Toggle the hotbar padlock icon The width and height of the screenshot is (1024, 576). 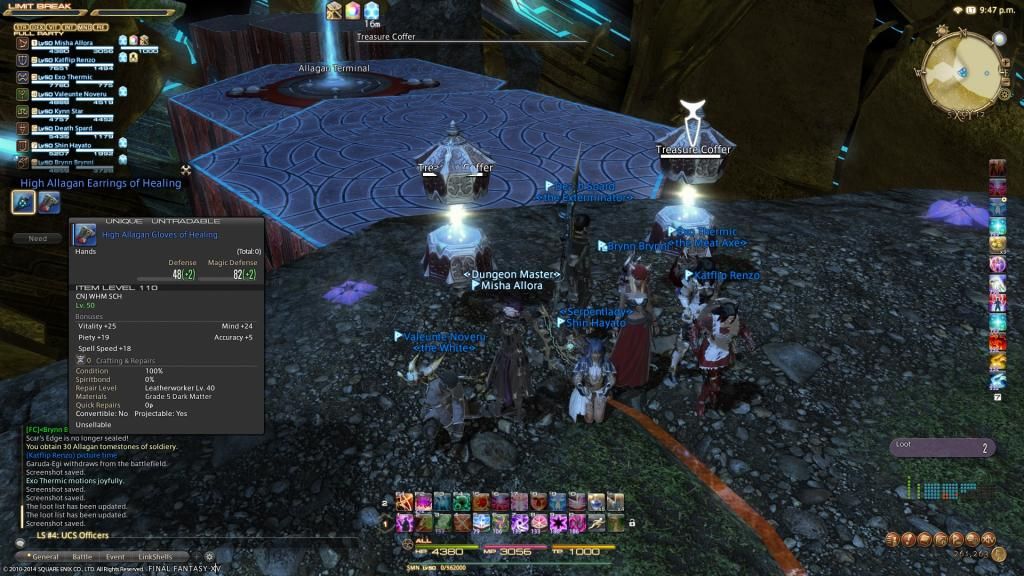(x=632, y=522)
